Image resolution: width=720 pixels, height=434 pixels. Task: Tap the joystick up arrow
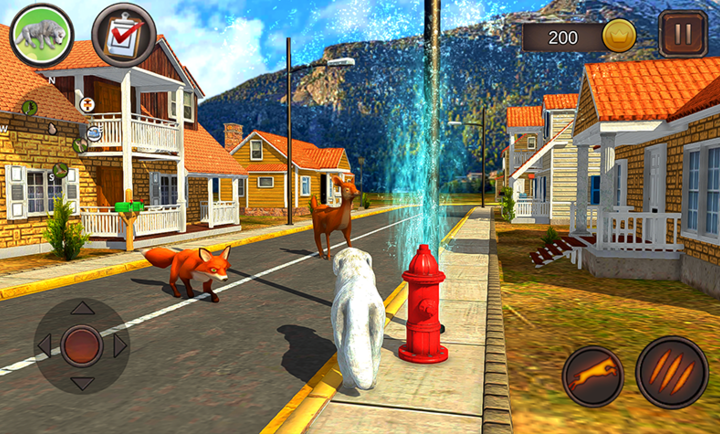(x=82, y=308)
